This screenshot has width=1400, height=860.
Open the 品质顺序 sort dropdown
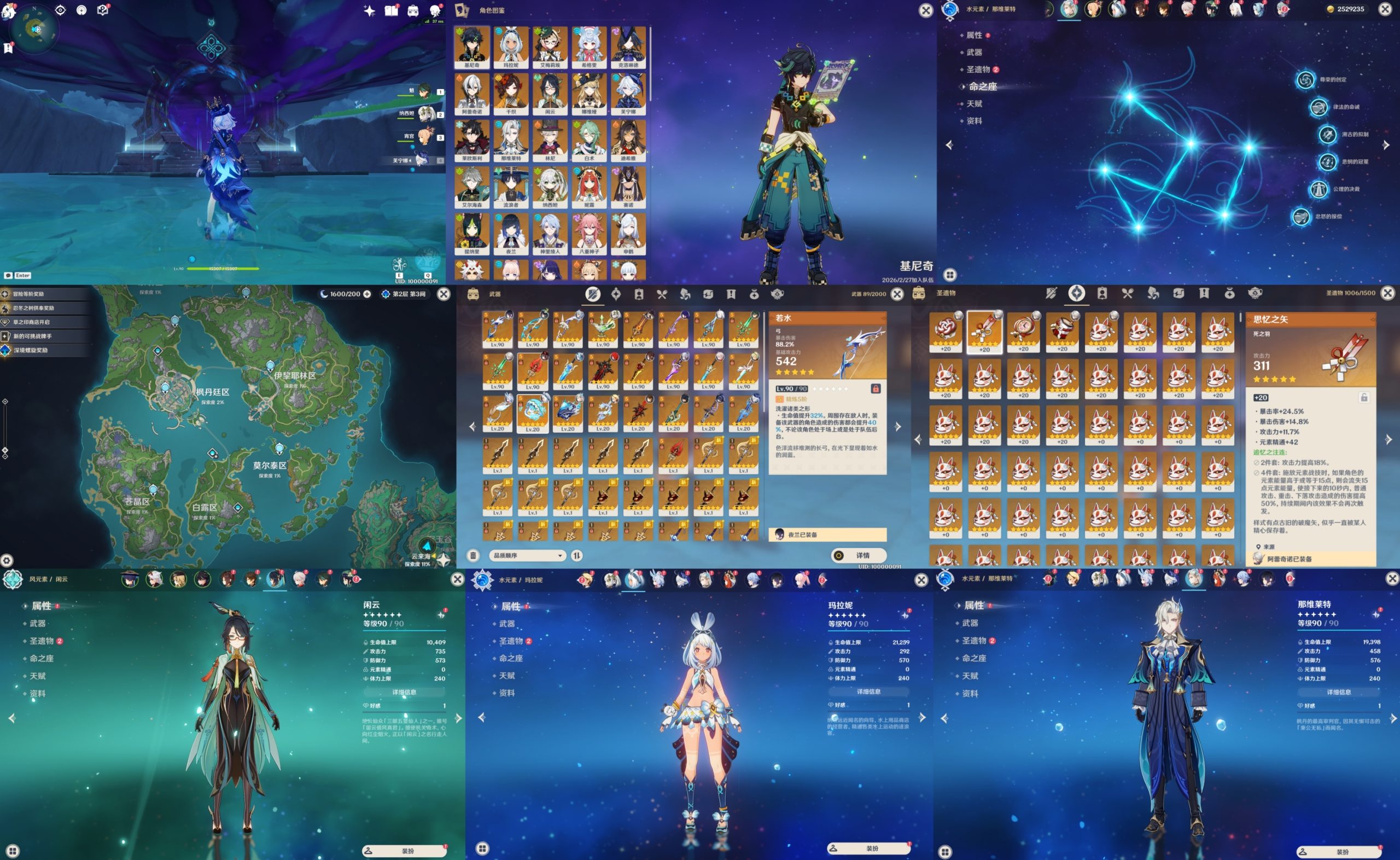[529, 556]
